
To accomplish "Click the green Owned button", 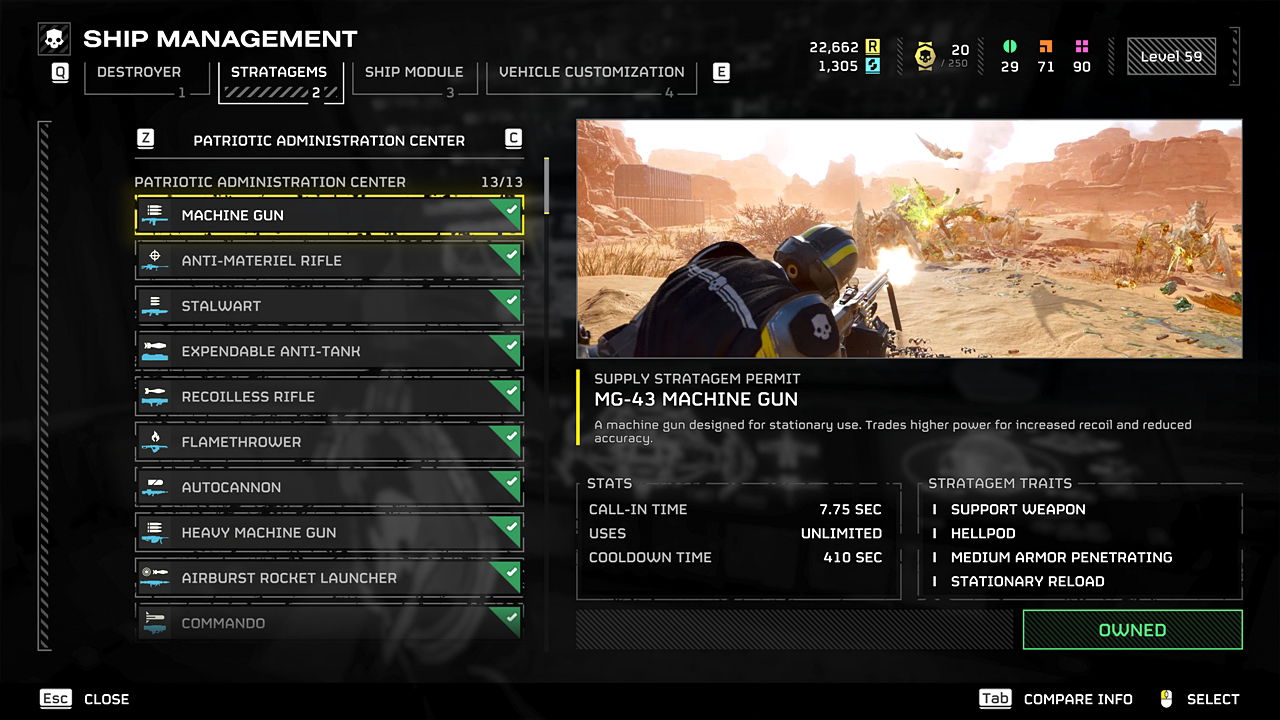I will (x=1132, y=630).
